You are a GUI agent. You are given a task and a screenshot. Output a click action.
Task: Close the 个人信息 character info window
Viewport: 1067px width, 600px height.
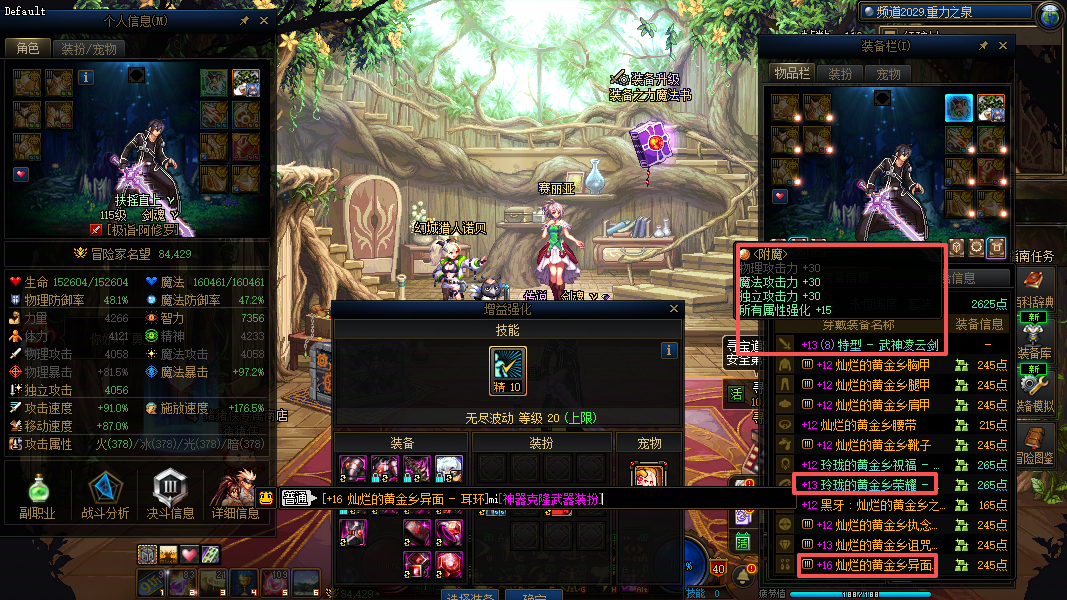coord(264,20)
